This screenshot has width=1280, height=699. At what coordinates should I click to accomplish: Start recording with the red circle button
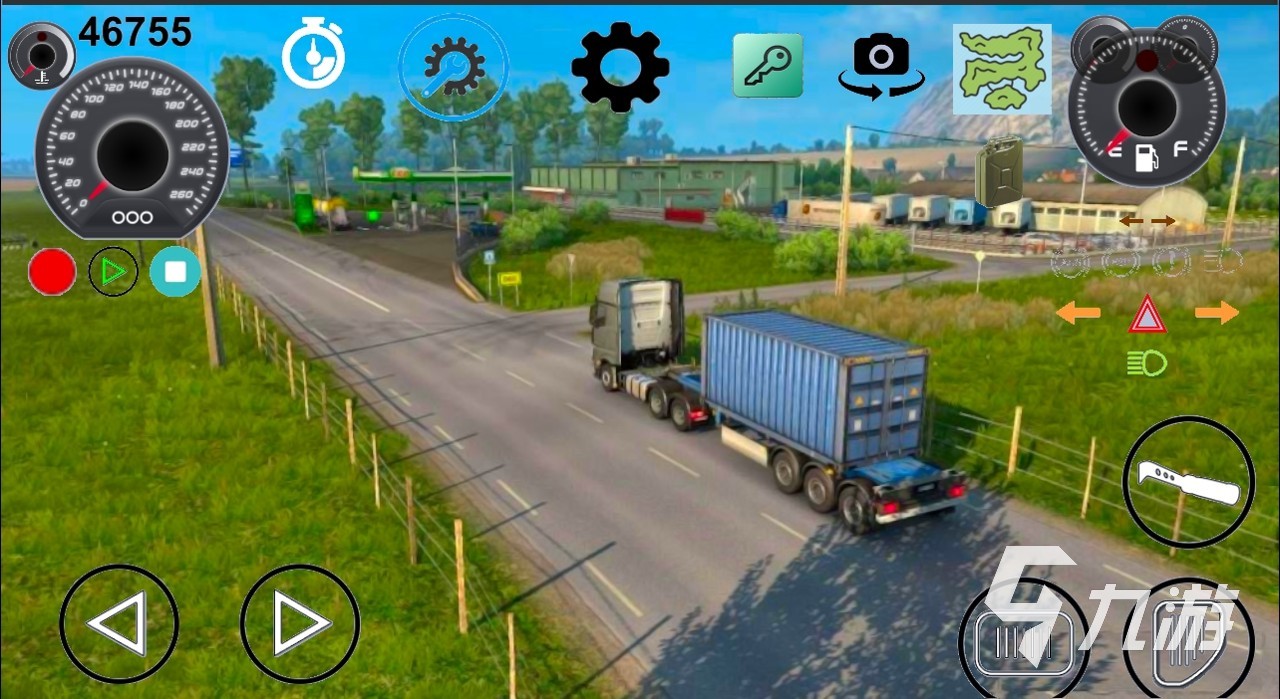(x=52, y=272)
